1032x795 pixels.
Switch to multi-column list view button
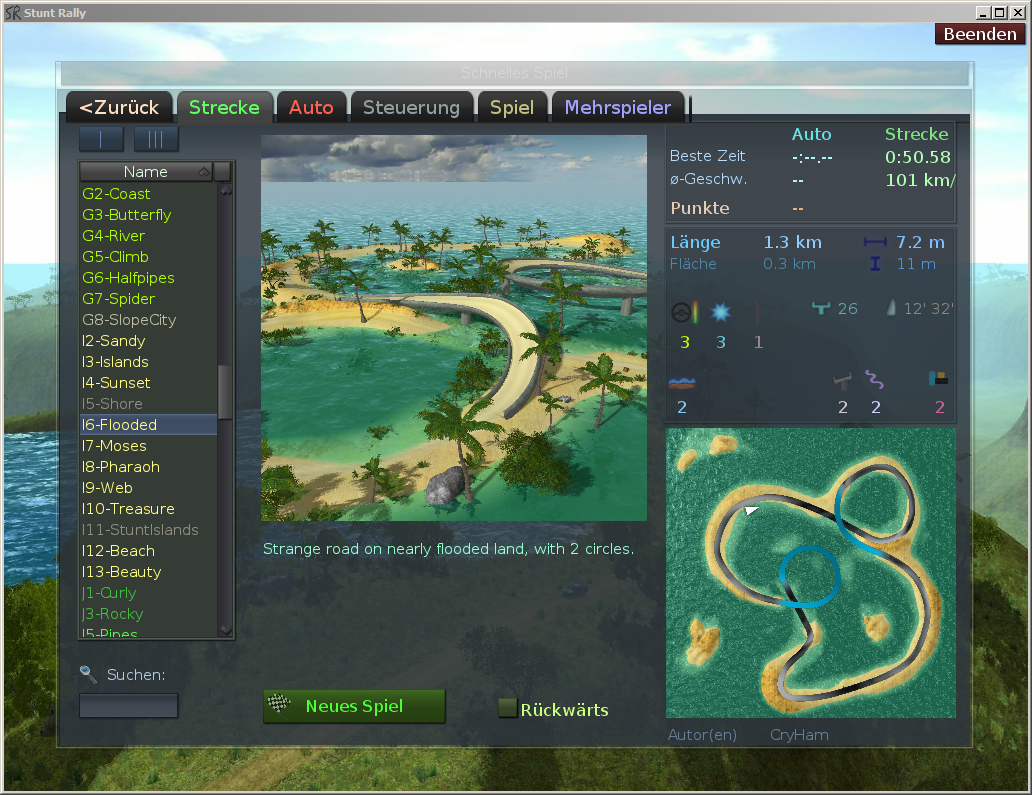point(155,138)
